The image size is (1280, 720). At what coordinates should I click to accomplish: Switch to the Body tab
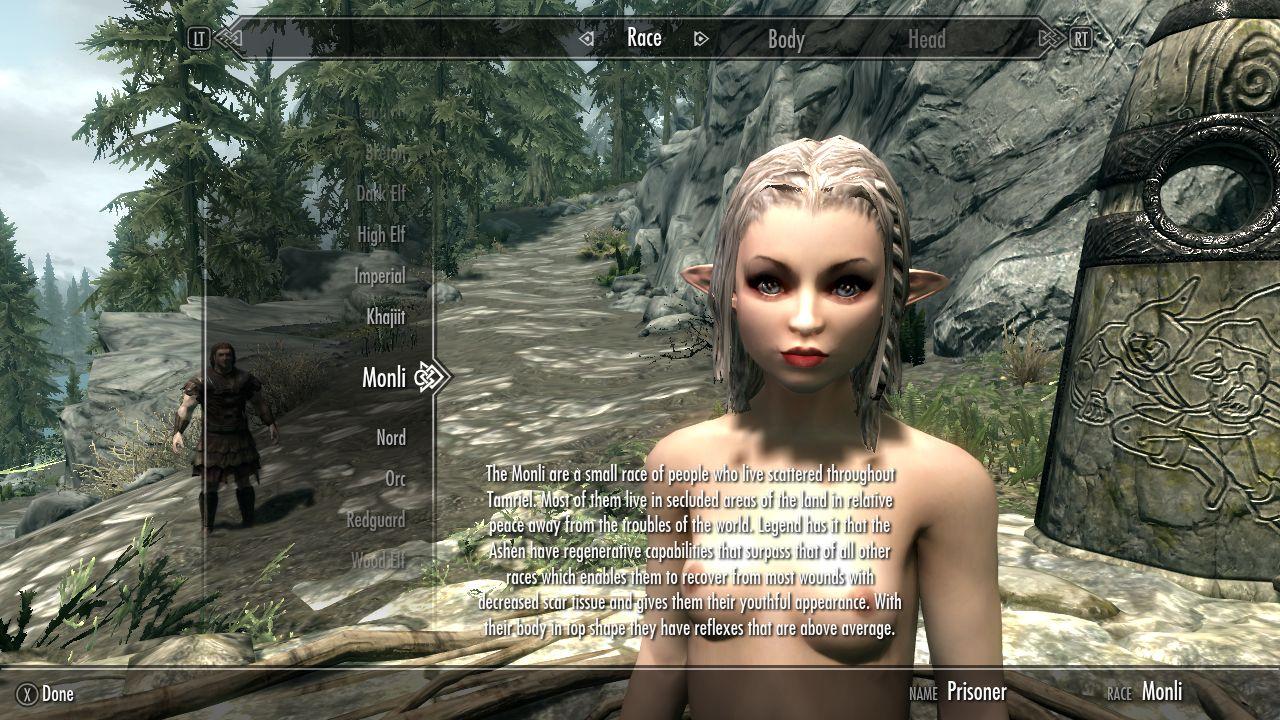pos(786,39)
